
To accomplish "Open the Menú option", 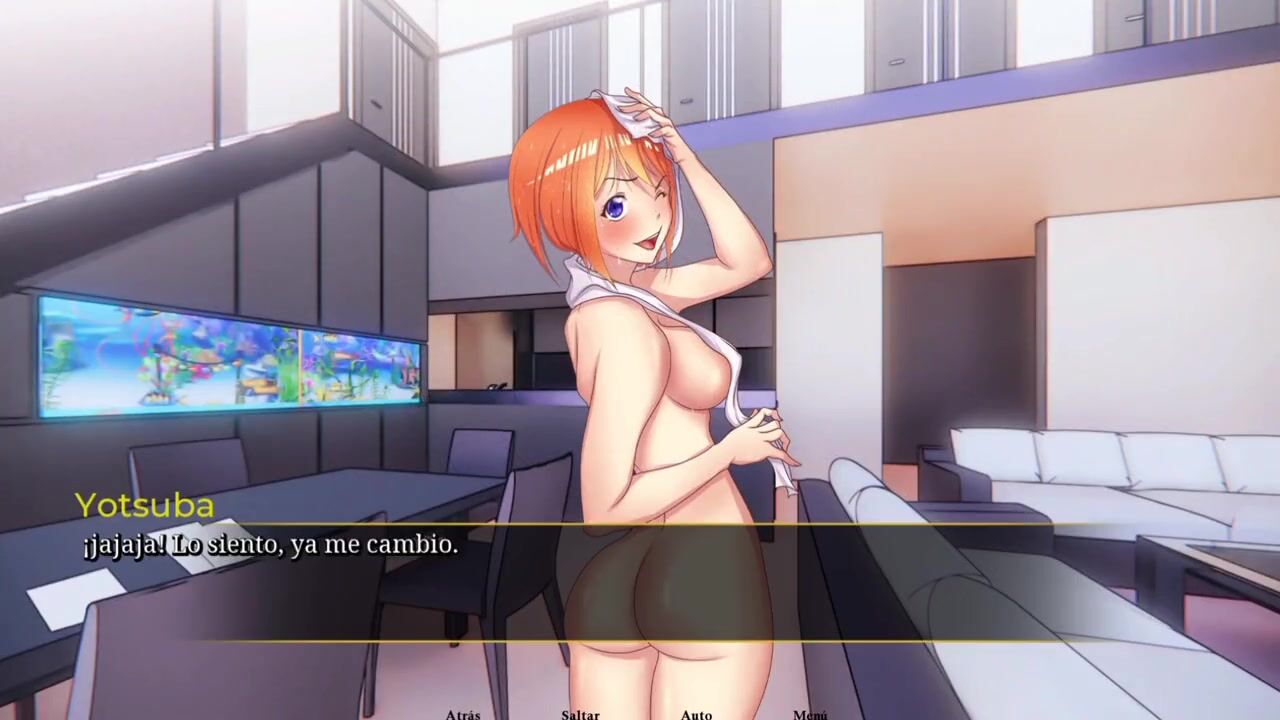I will pos(810,714).
